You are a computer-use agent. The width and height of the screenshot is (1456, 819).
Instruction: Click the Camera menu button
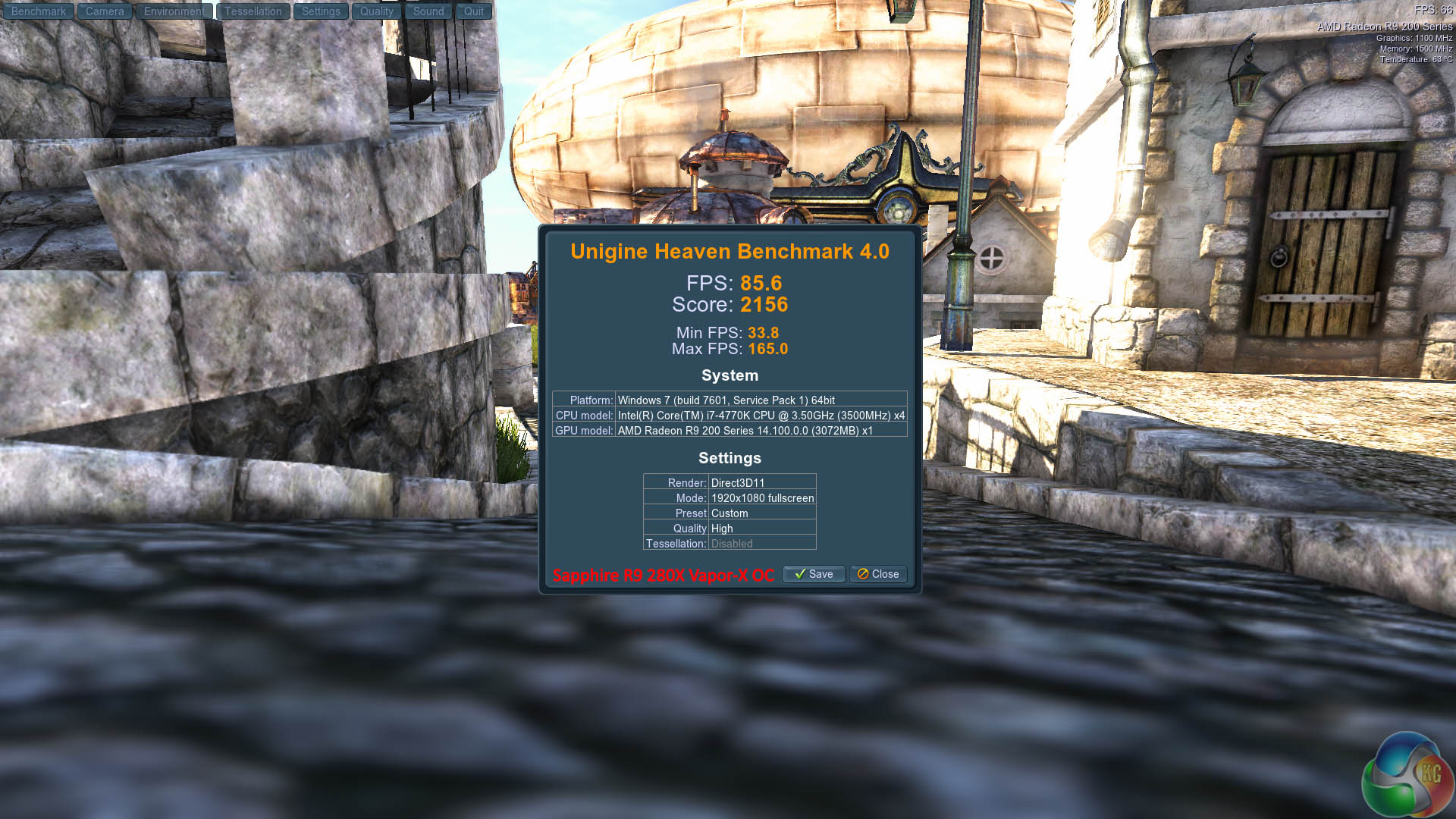(105, 11)
